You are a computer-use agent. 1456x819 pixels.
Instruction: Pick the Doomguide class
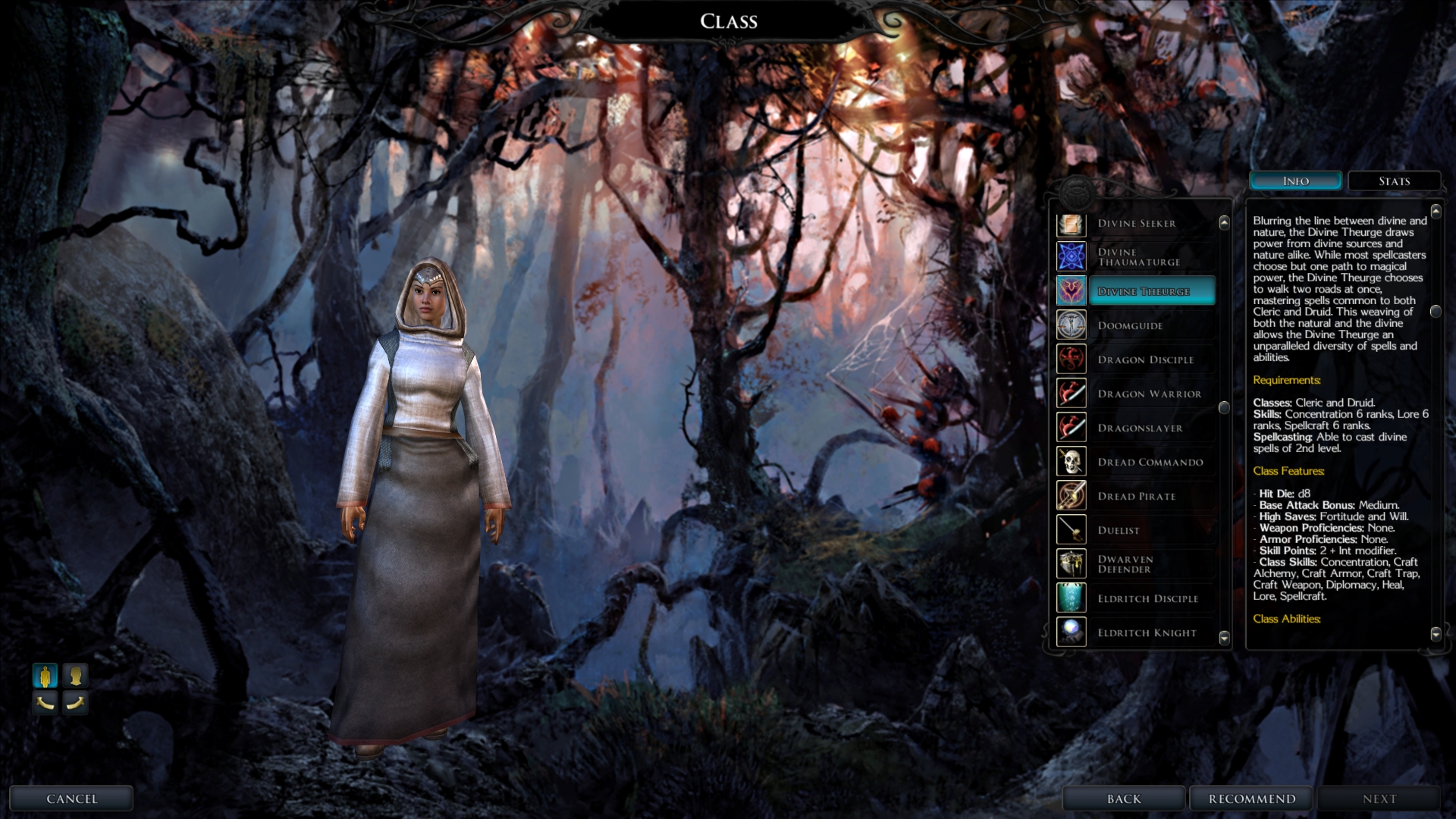[x=1130, y=325]
